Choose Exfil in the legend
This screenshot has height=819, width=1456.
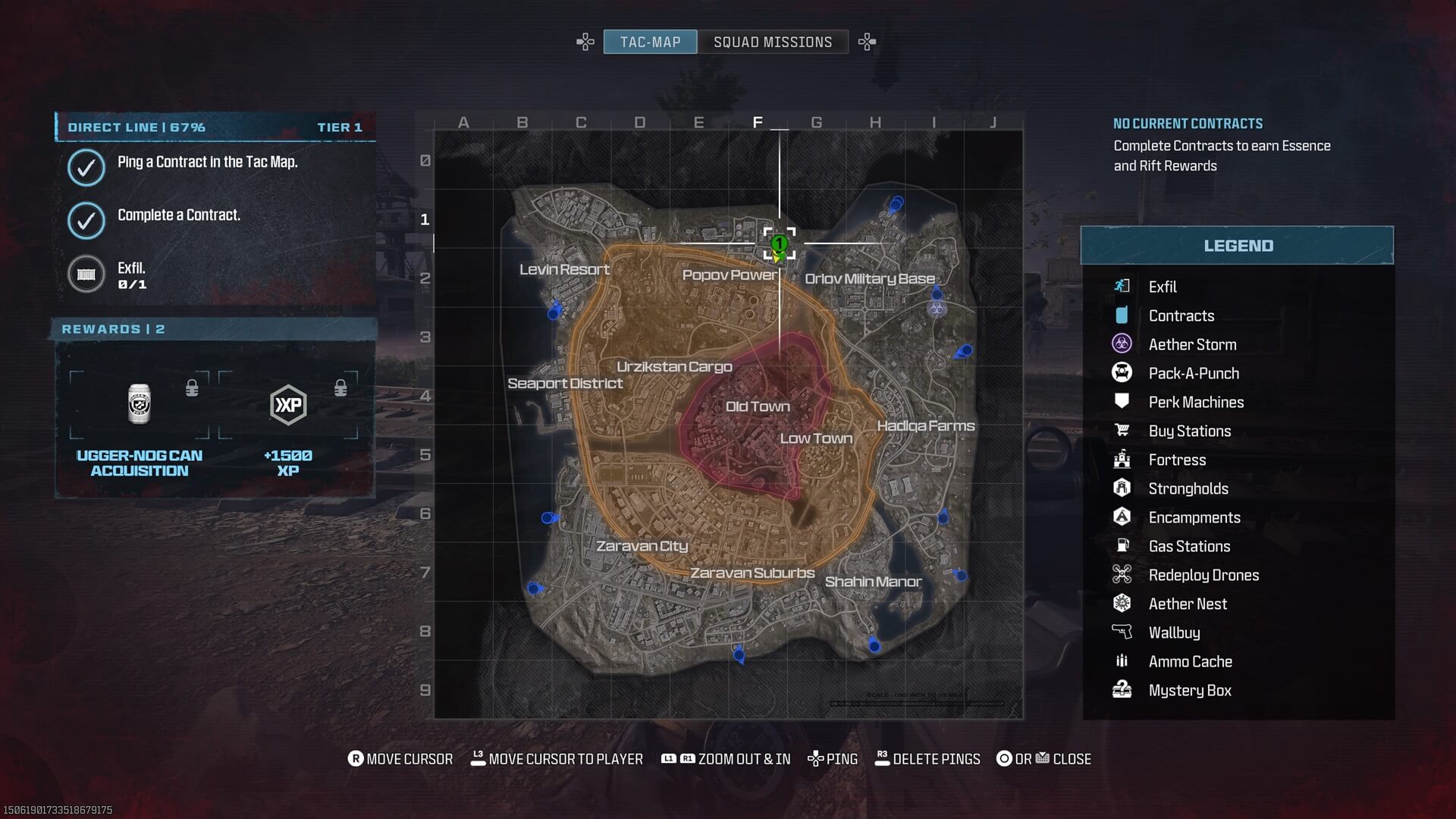[x=1162, y=287]
